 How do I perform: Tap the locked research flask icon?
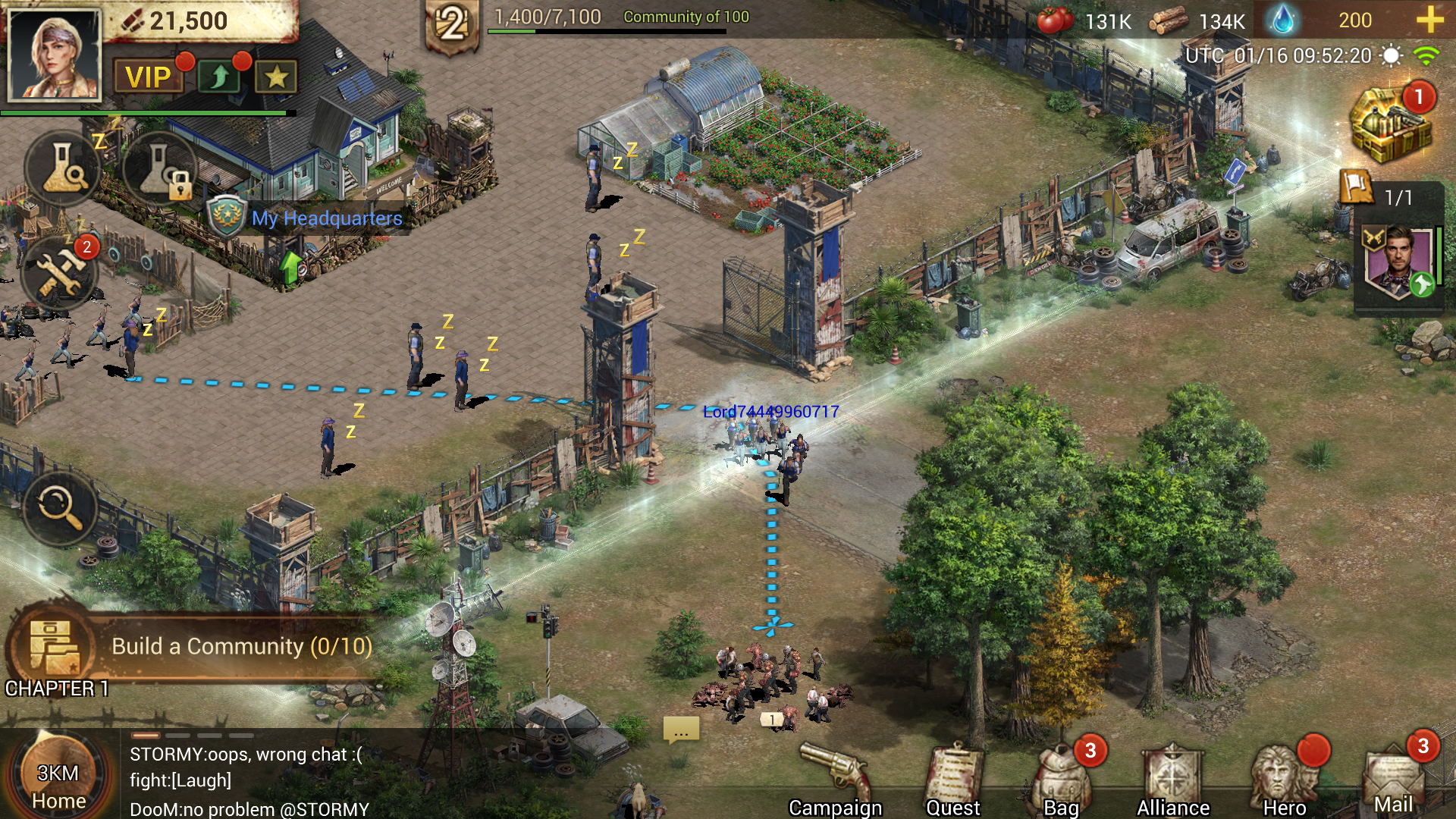pos(163,168)
